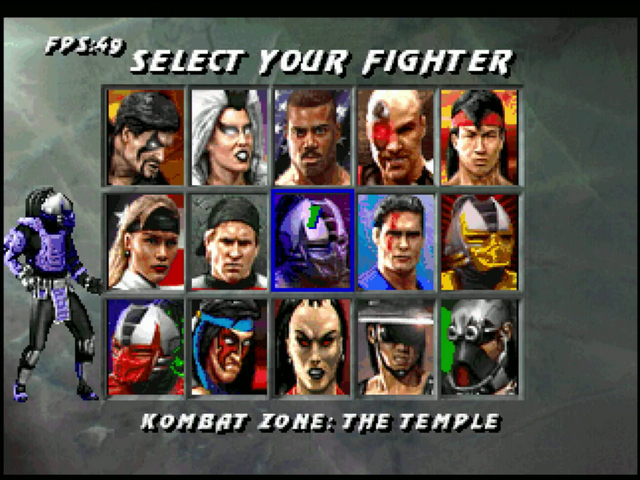Choose unmasked Sub-Zero on the blue tile

[395, 241]
